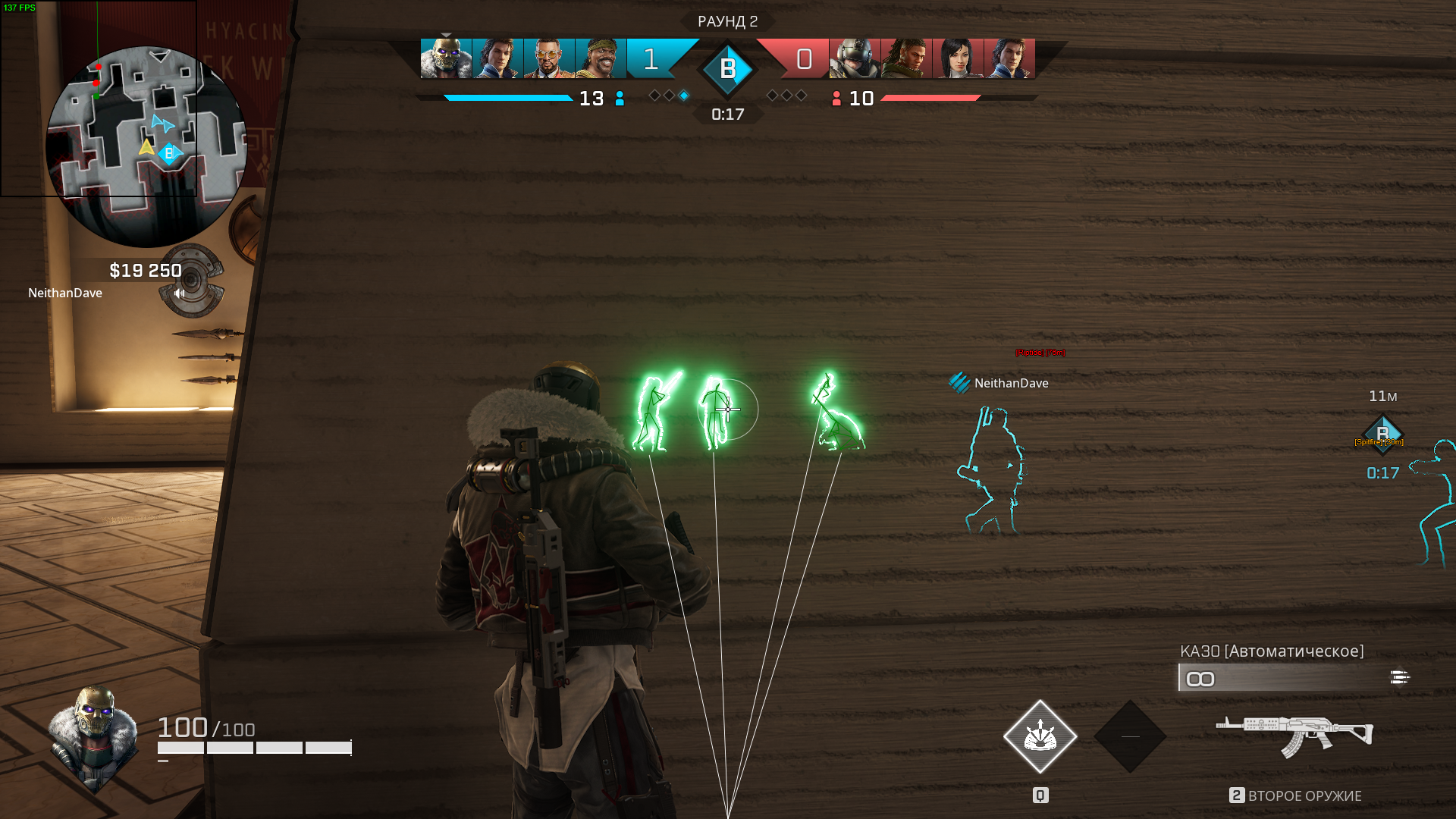Click the ВТОРОЕ ОРУЖИЕ label
Screen dimensions: 1456x819
point(1306,796)
